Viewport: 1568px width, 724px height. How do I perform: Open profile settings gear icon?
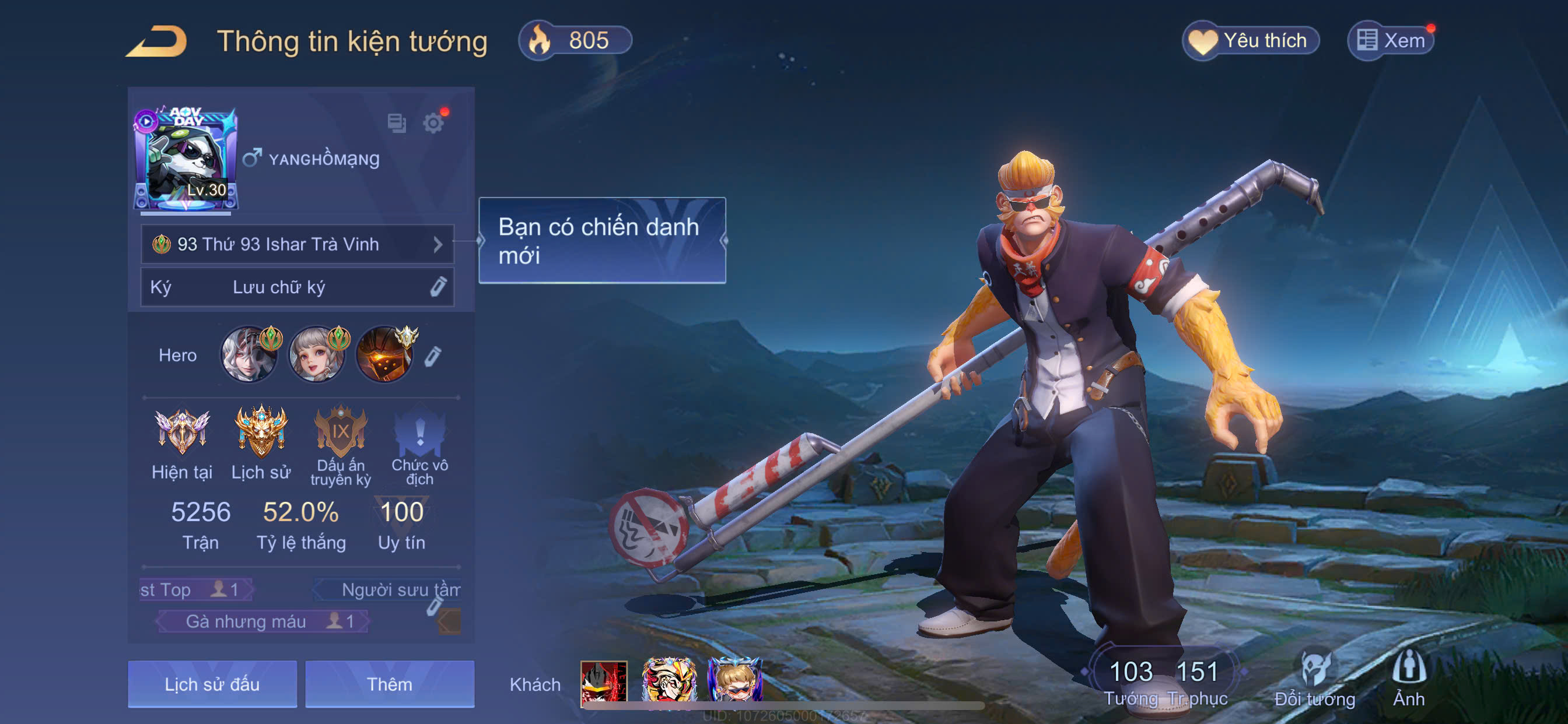433,124
